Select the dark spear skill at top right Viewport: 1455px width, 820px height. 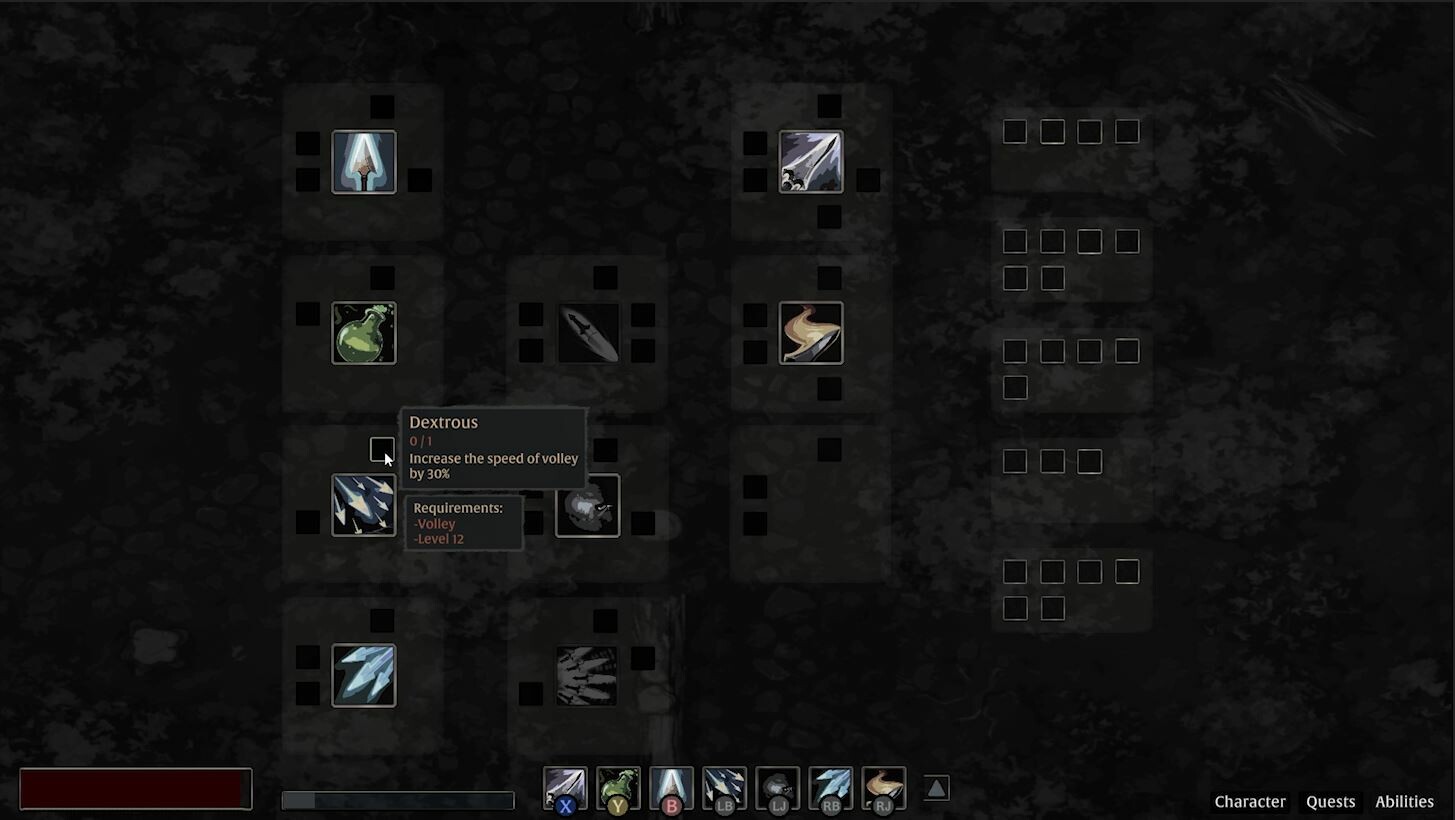810,161
